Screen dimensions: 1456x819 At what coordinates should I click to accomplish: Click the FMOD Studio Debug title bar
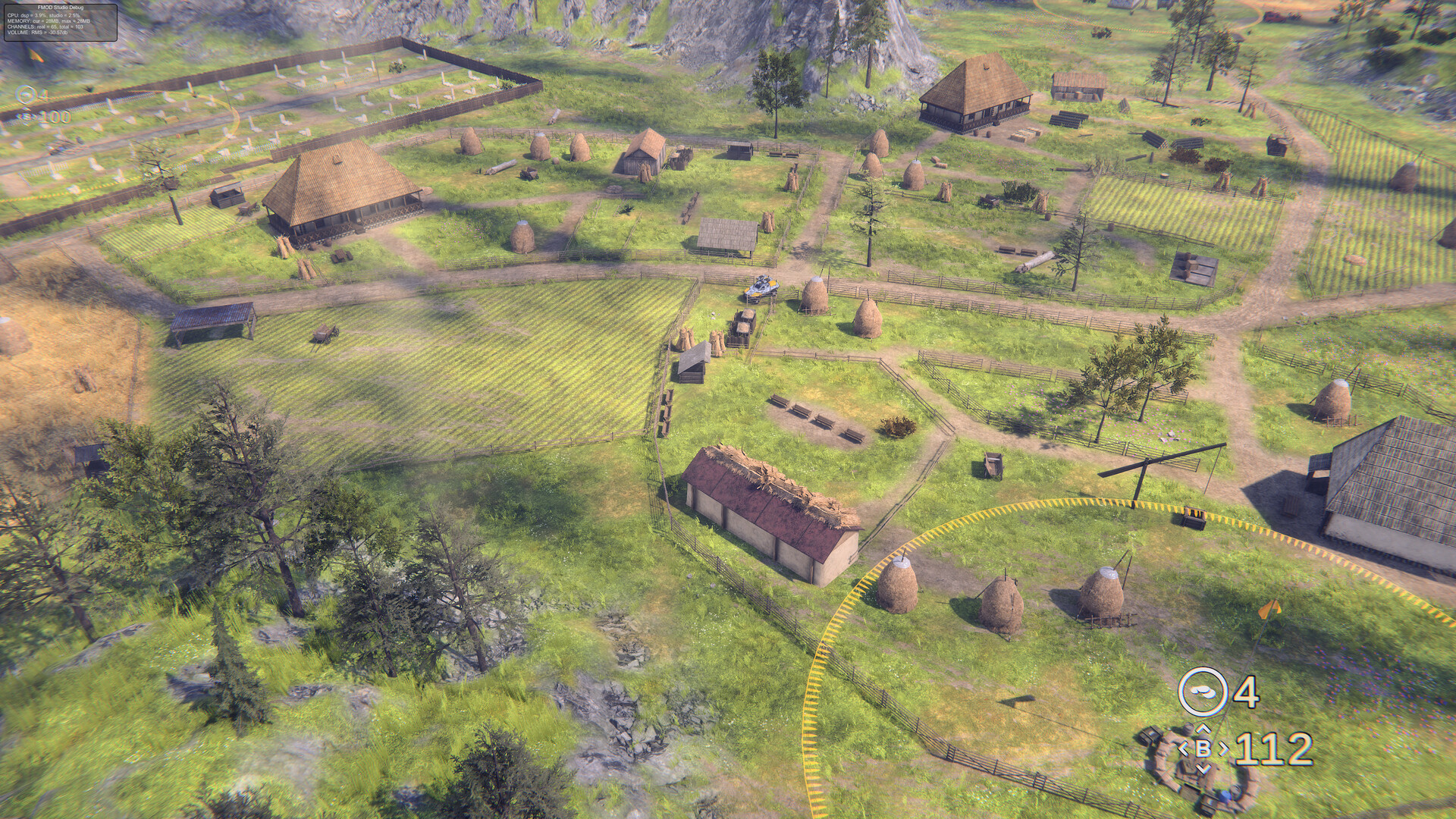pos(61,8)
